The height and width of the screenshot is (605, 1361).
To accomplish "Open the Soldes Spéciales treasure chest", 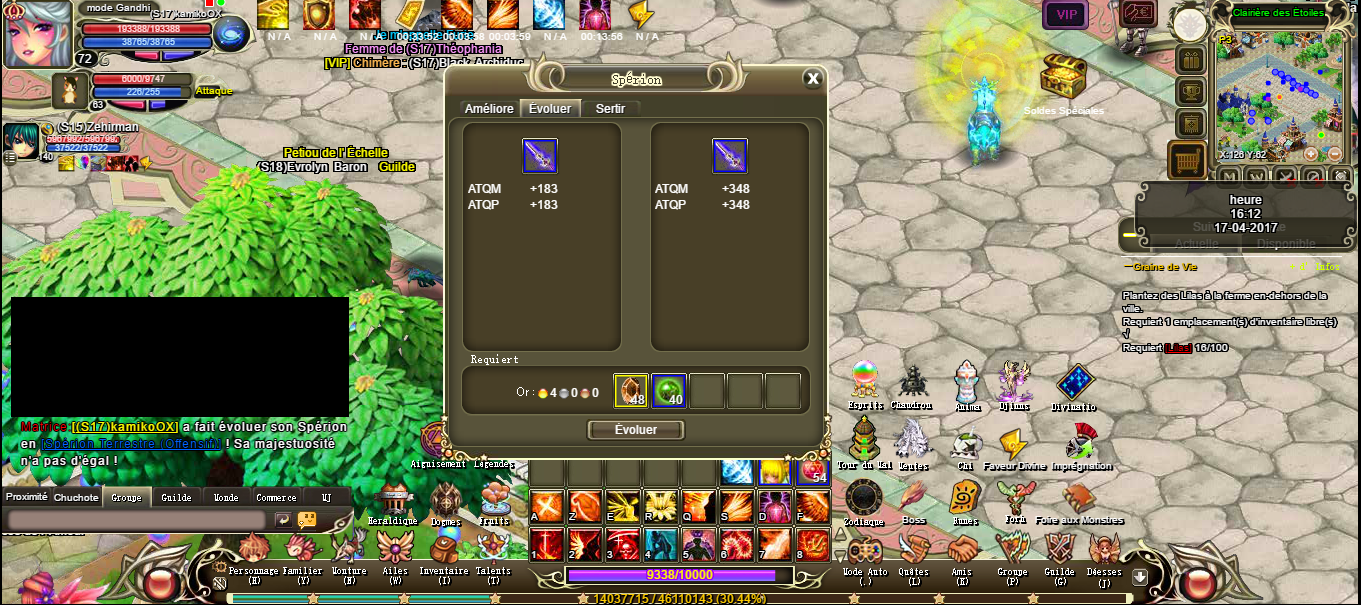I will pyautogui.click(x=1063, y=76).
